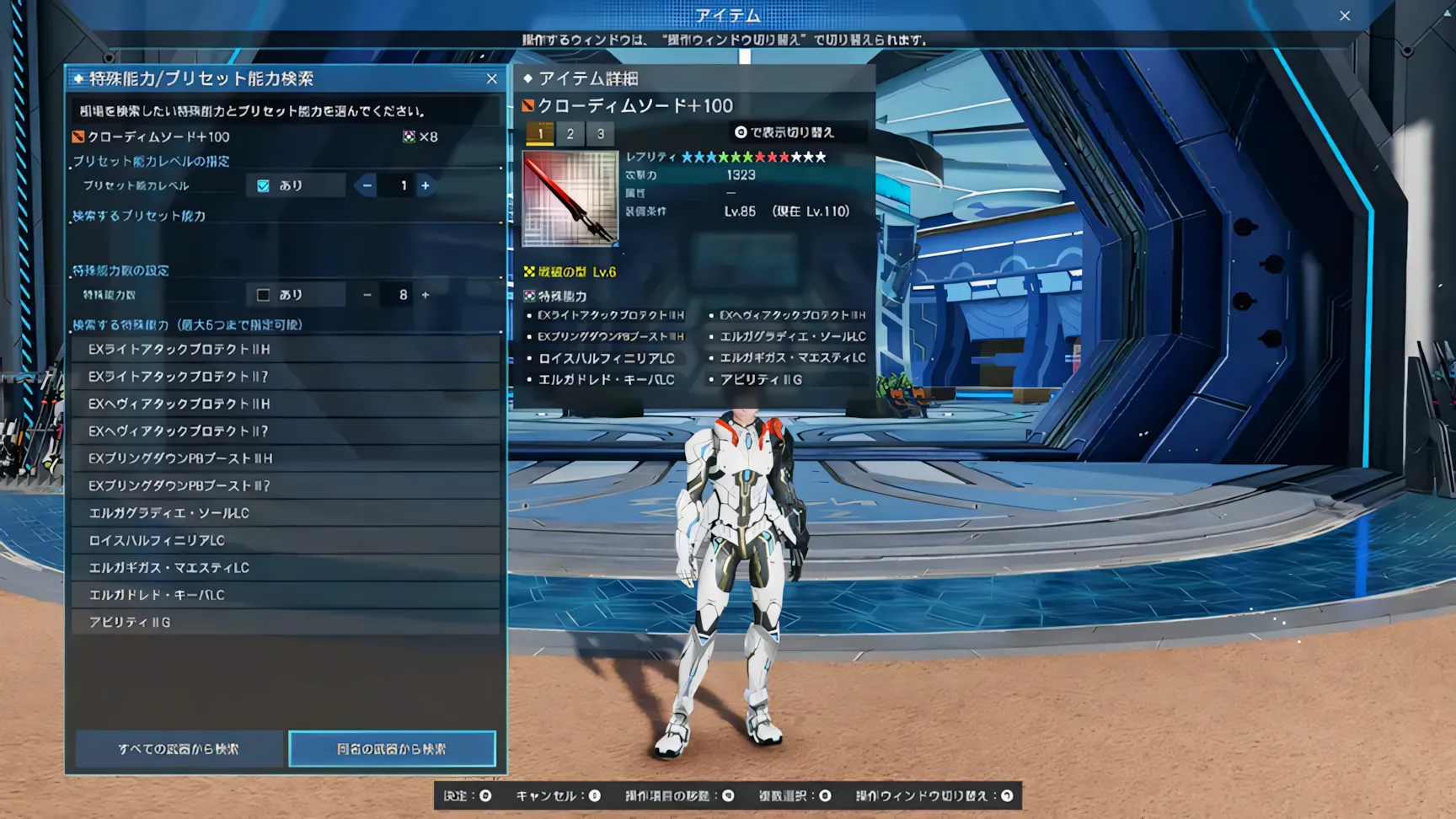
Task: Switch to item detail page 2 tab
Action: tap(570, 134)
